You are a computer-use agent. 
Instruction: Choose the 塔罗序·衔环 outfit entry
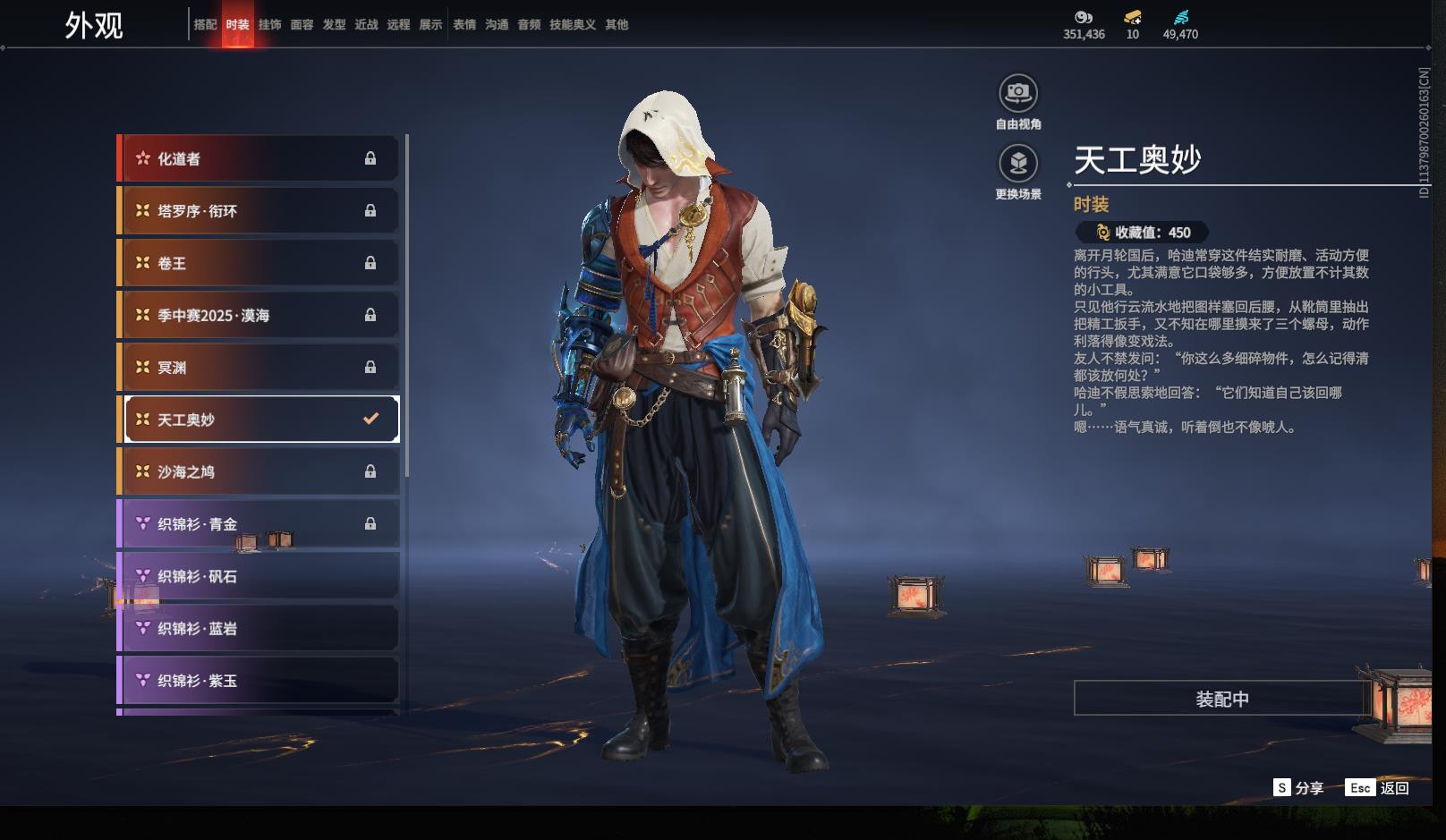coord(259,211)
